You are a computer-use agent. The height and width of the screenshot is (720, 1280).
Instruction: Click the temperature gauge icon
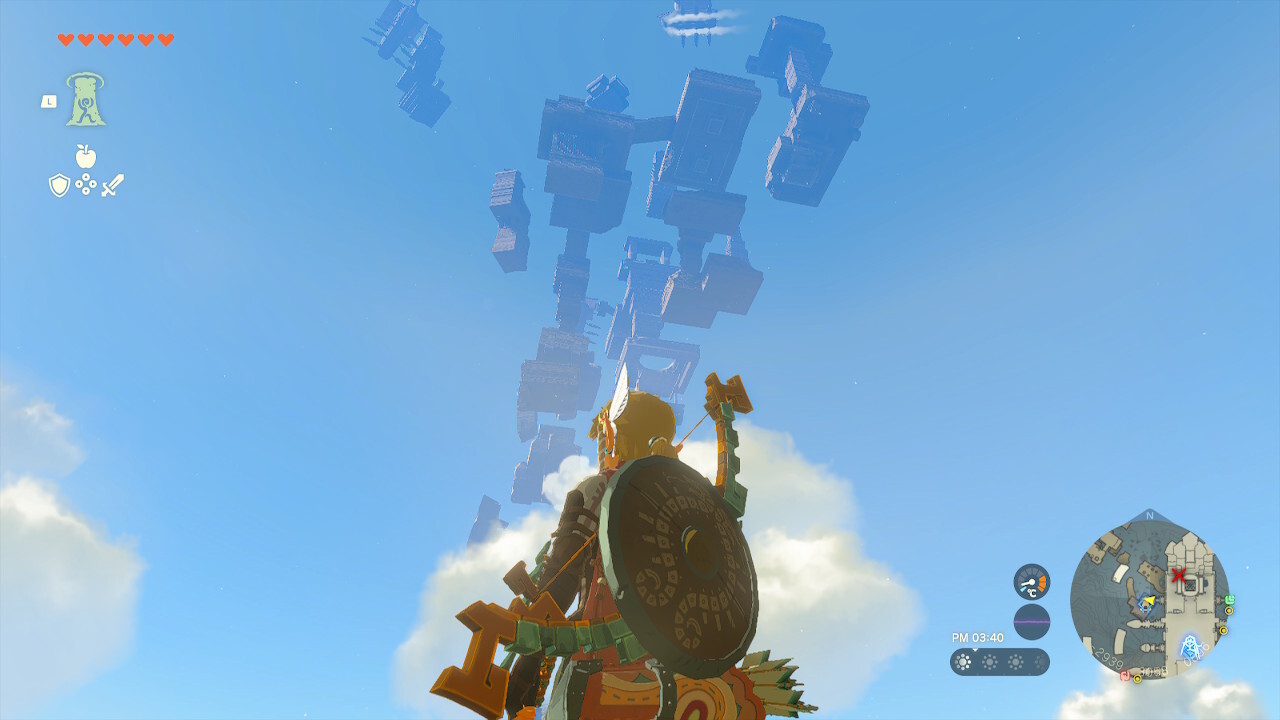click(1031, 582)
